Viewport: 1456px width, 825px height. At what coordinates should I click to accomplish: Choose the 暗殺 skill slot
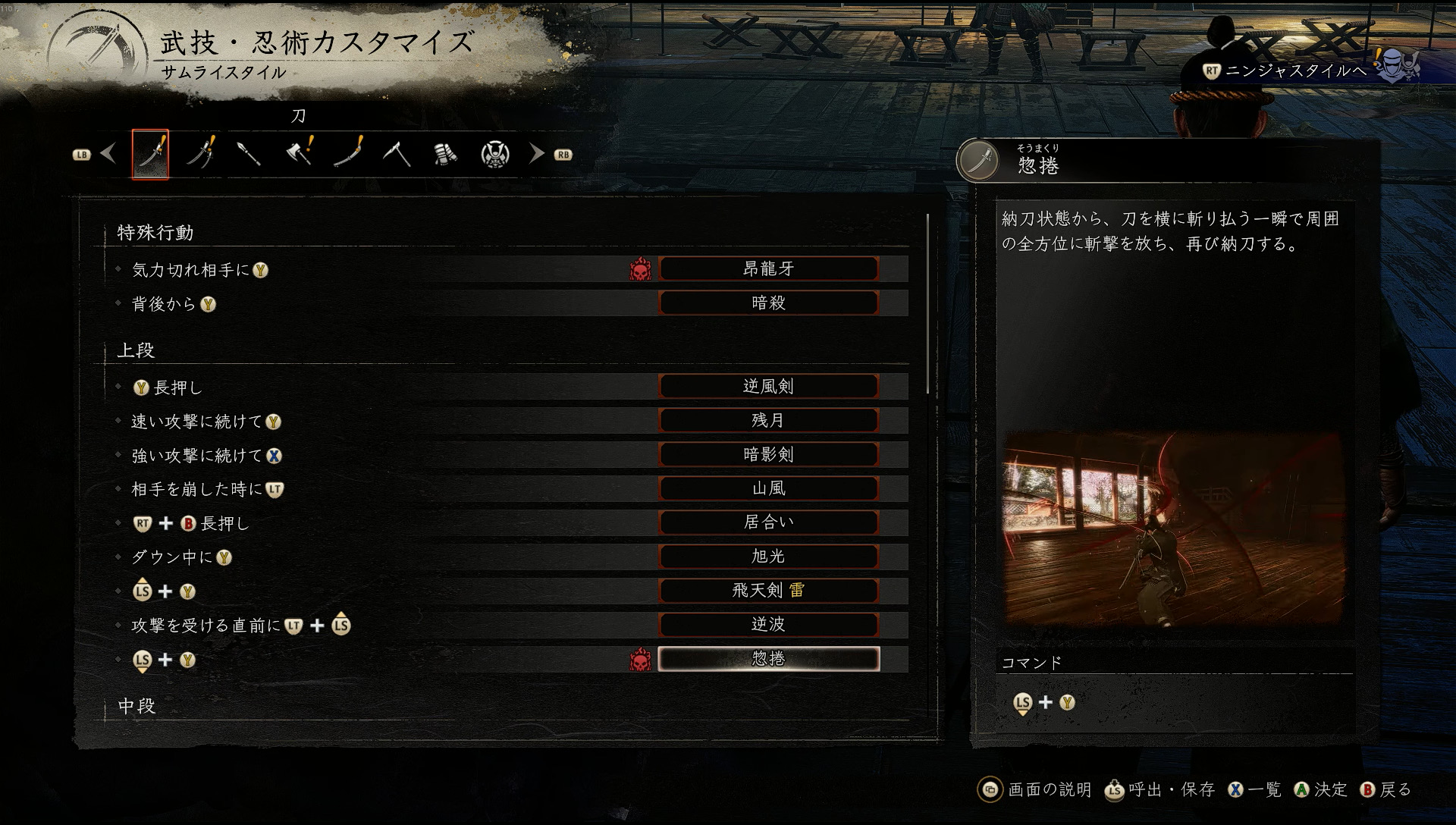coord(768,303)
